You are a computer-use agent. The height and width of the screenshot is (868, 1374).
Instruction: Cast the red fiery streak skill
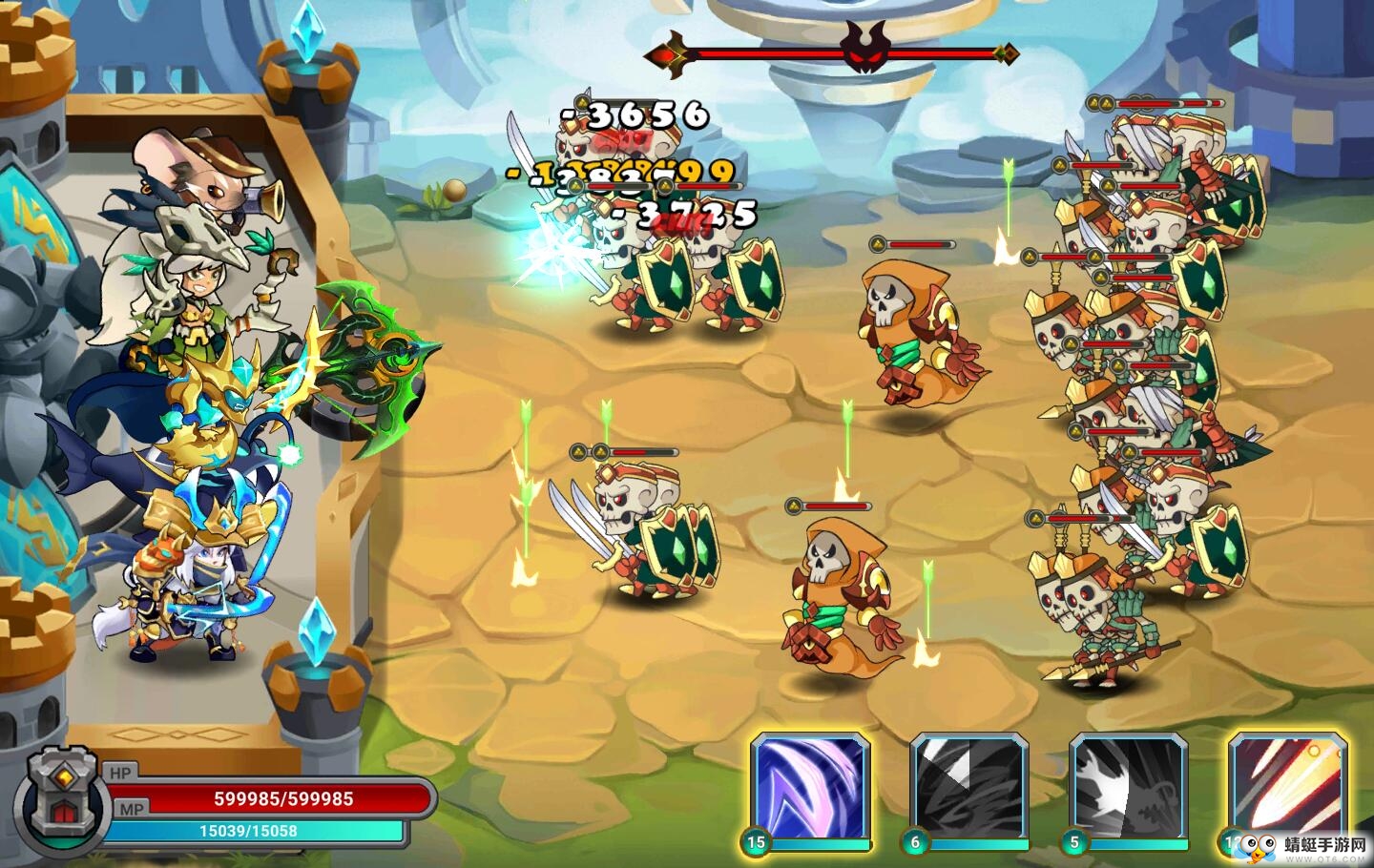1288,788
